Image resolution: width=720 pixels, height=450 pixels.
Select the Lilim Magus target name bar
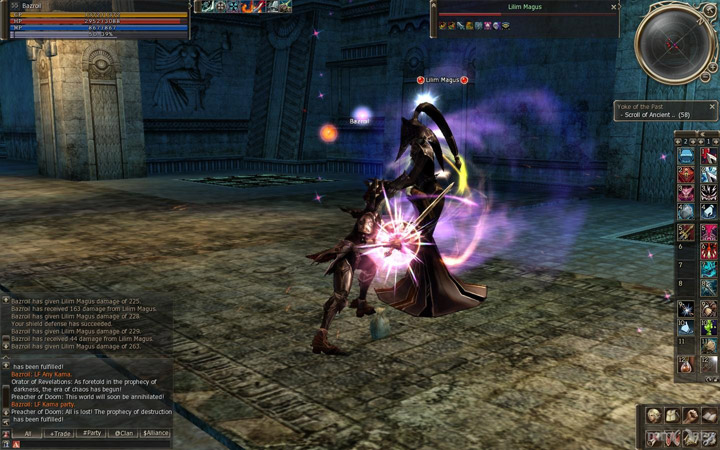[x=523, y=7]
